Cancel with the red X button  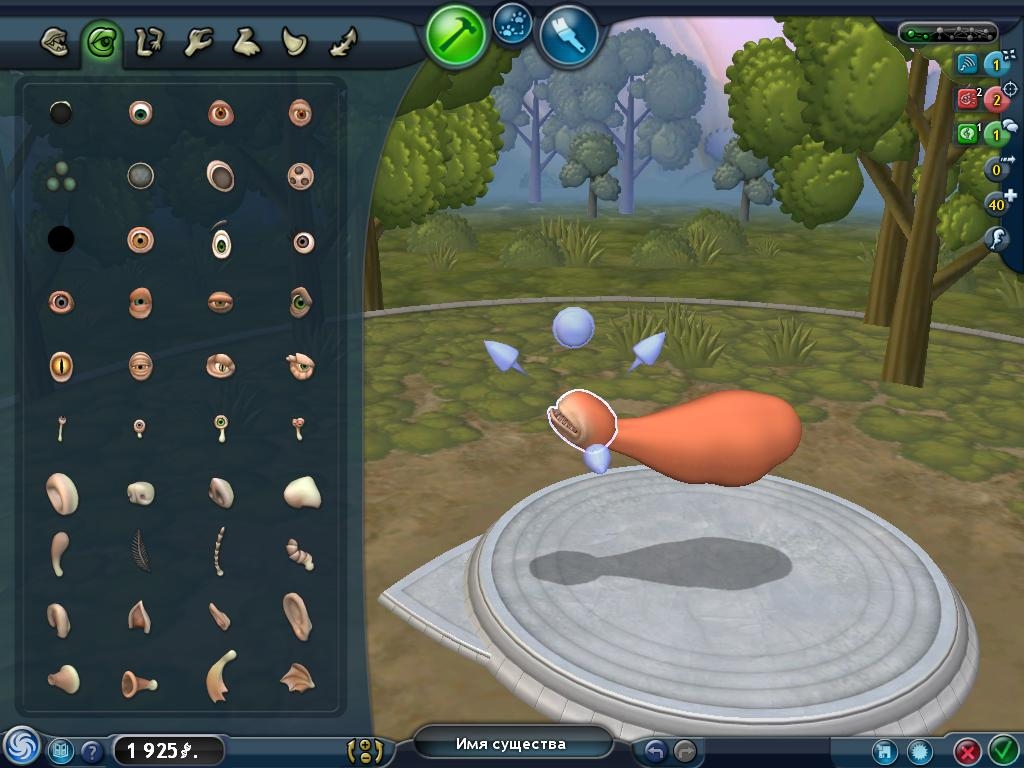pos(967,750)
